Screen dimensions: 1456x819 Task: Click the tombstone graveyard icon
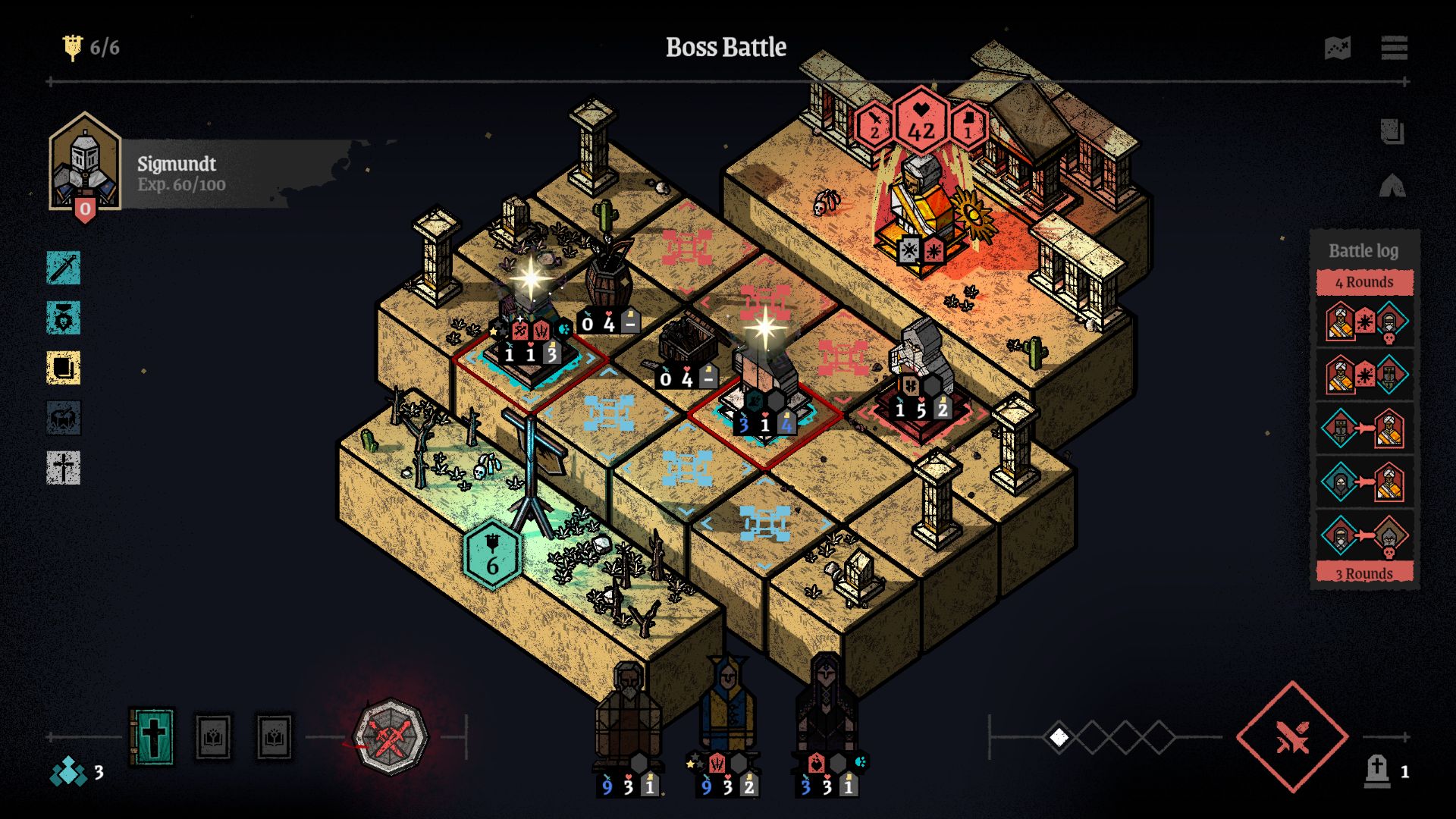[1377, 771]
